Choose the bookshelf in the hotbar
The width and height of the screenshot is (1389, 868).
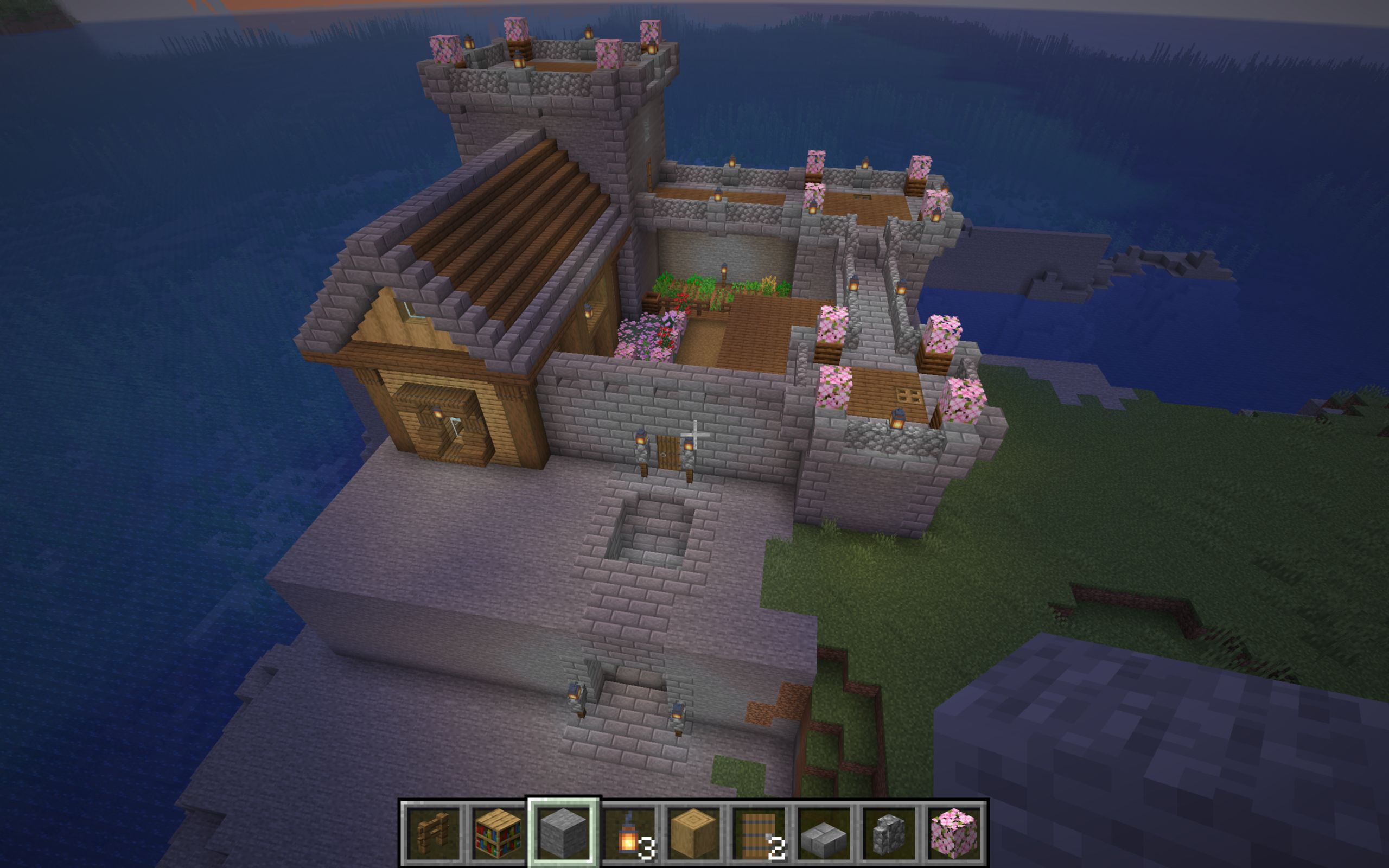coord(498,832)
